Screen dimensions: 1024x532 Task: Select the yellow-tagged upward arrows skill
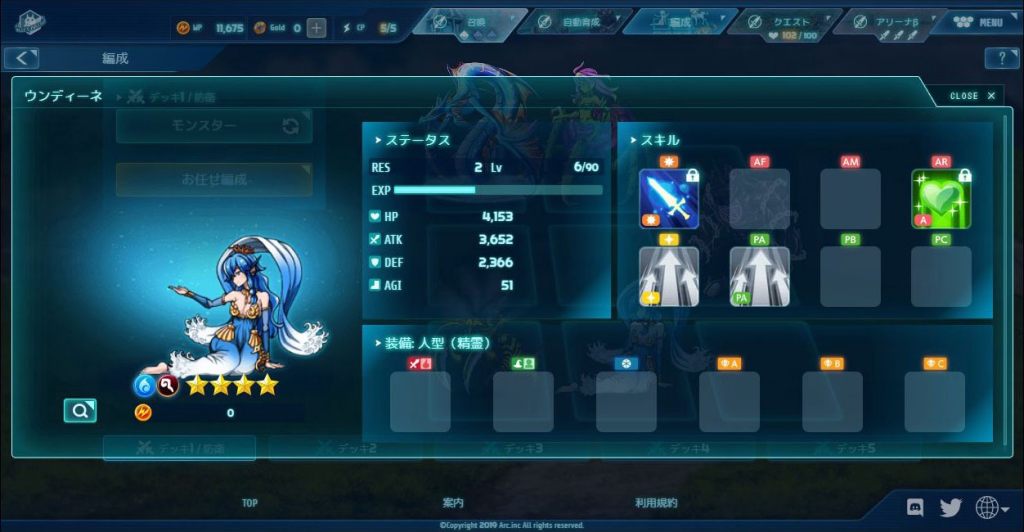(x=669, y=276)
